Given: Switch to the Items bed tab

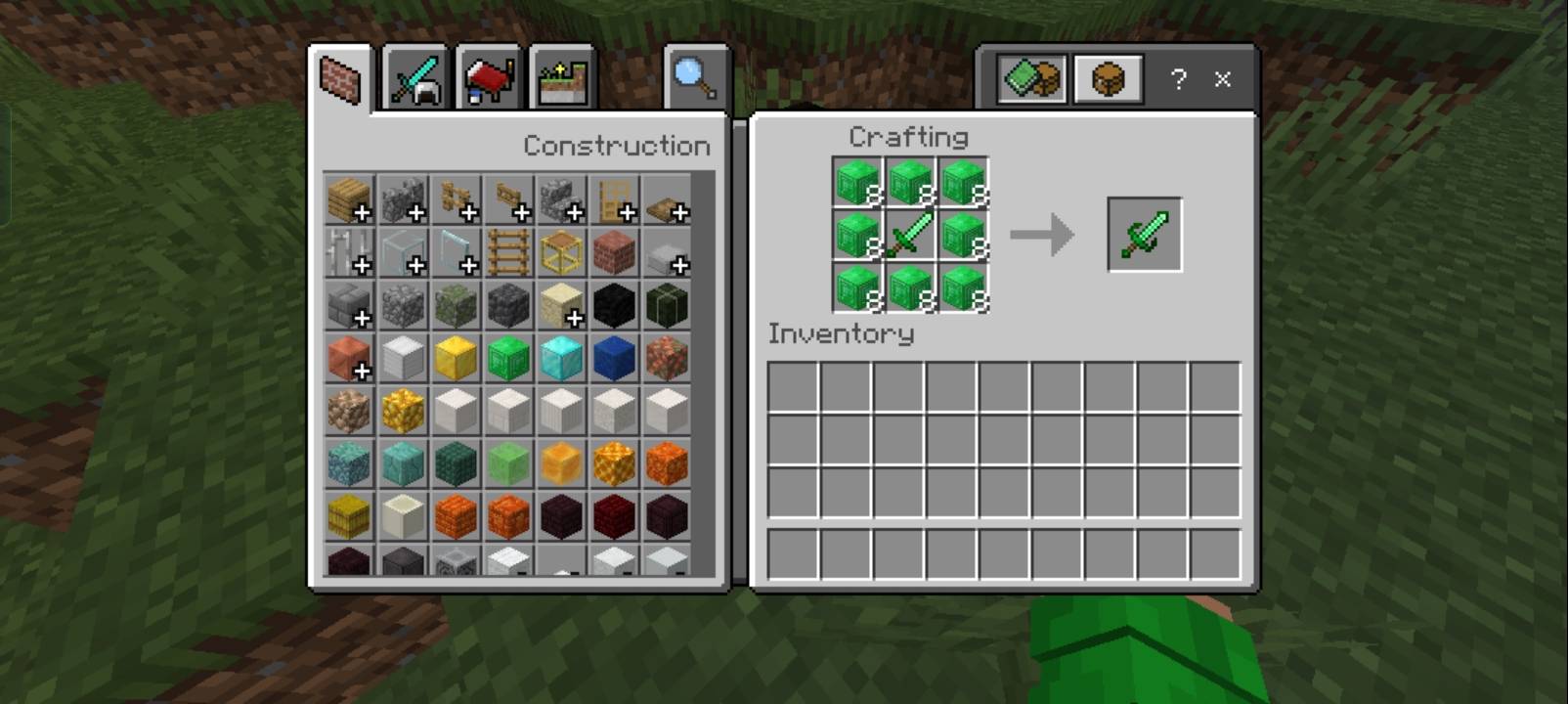Looking at the screenshot, I should [489, 79].
